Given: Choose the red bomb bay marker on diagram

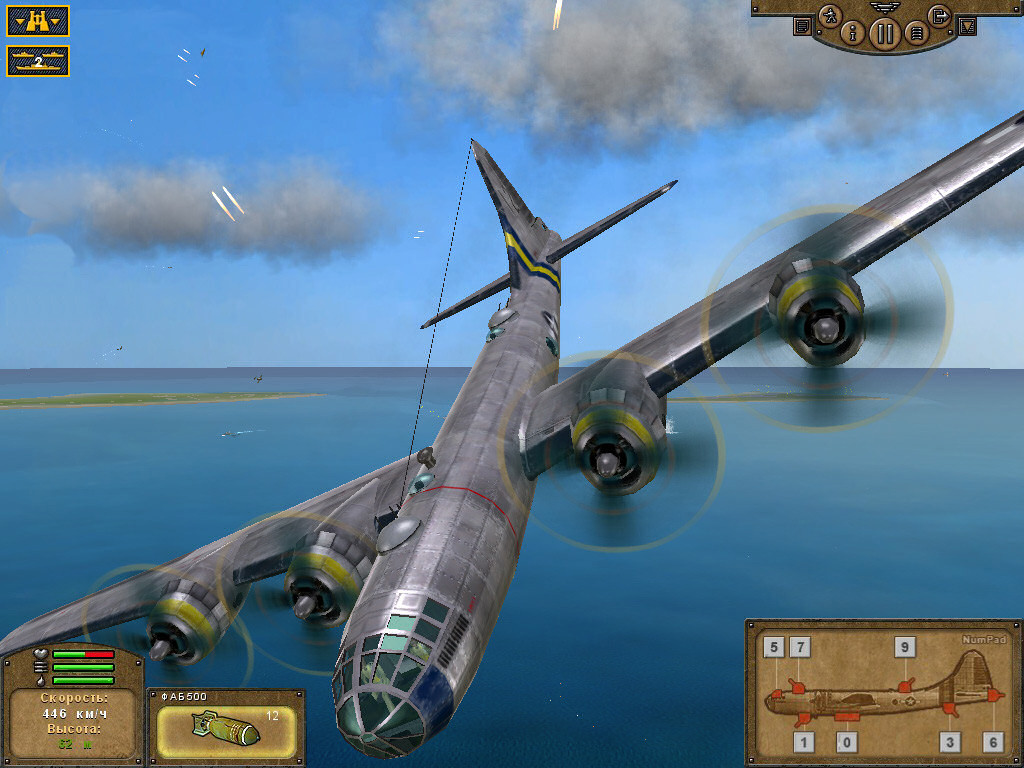Looking at the screenshot, I should 847,717.
